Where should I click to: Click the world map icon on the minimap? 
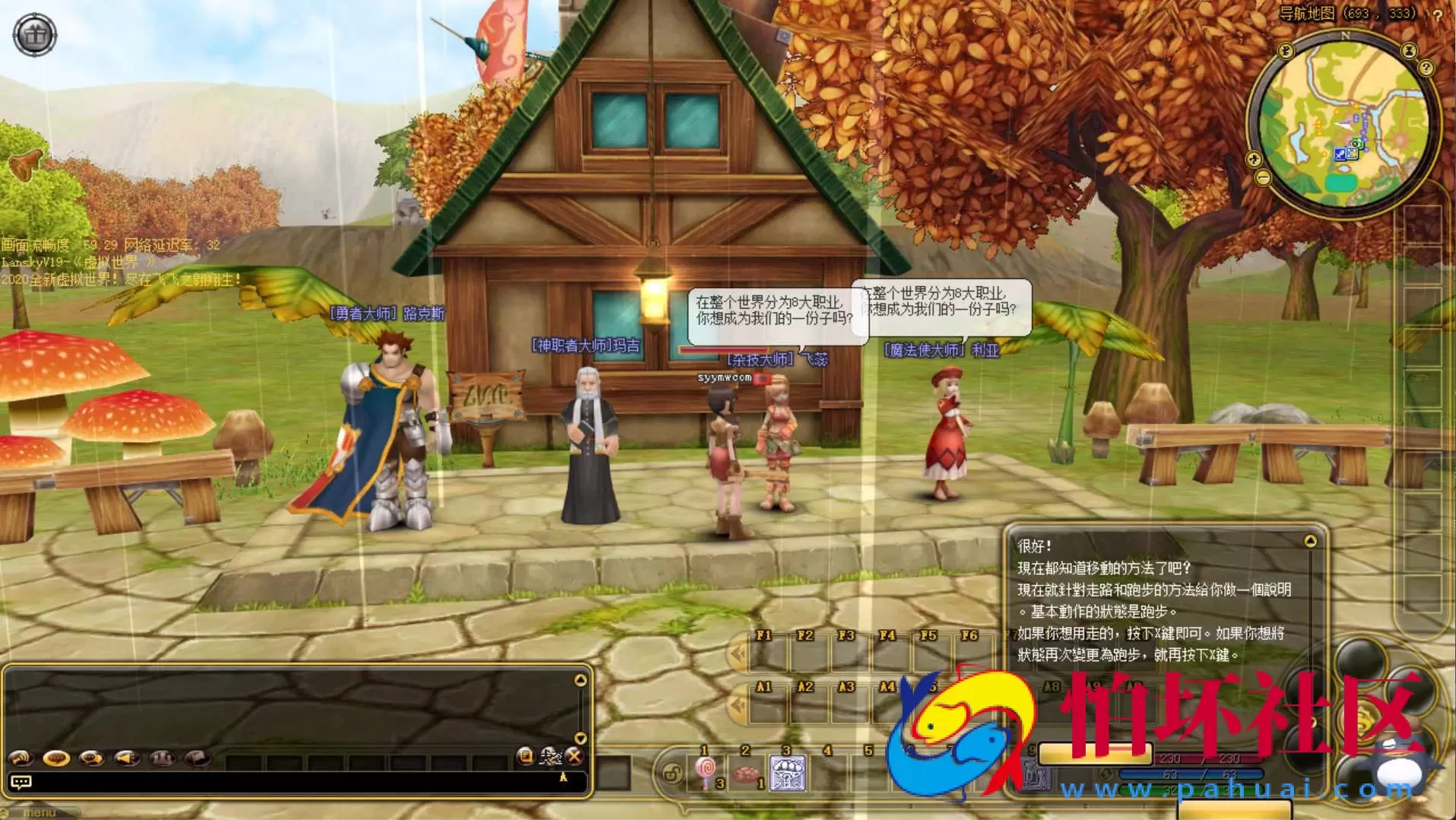pyautogui.click(x=1285, y=52)
